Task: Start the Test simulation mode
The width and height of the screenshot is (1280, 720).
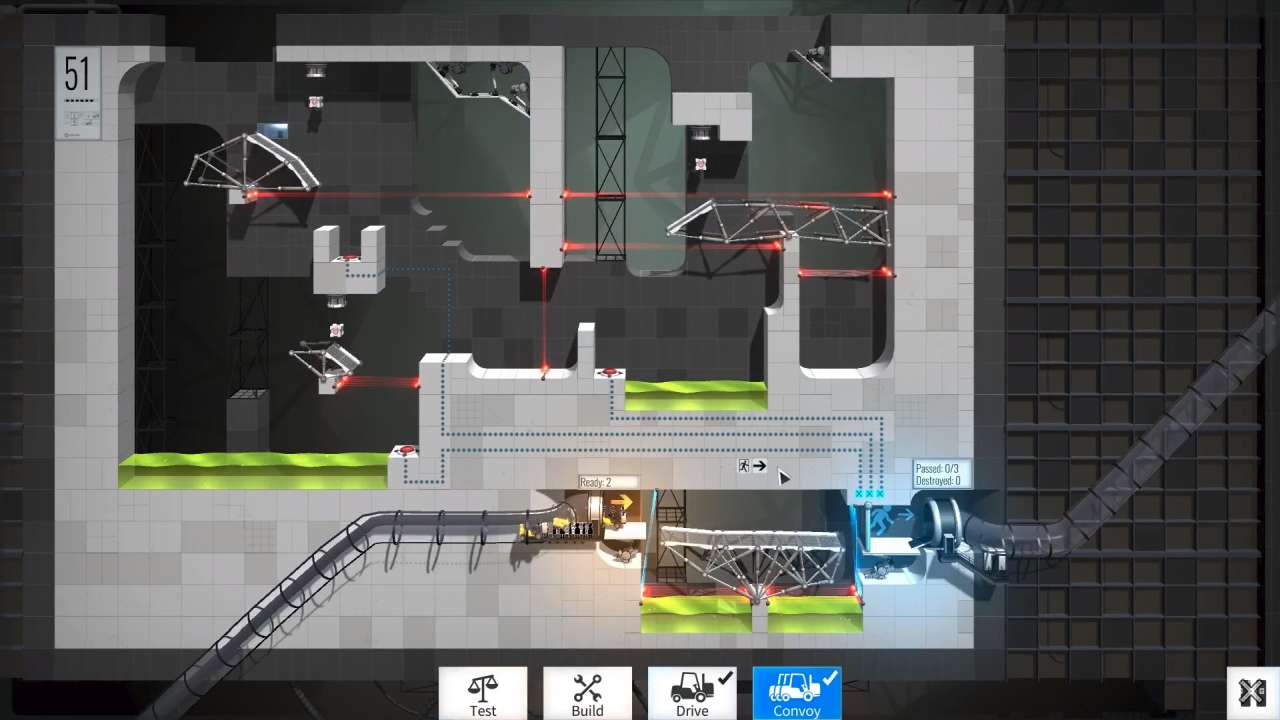Action: click(482, 693)
